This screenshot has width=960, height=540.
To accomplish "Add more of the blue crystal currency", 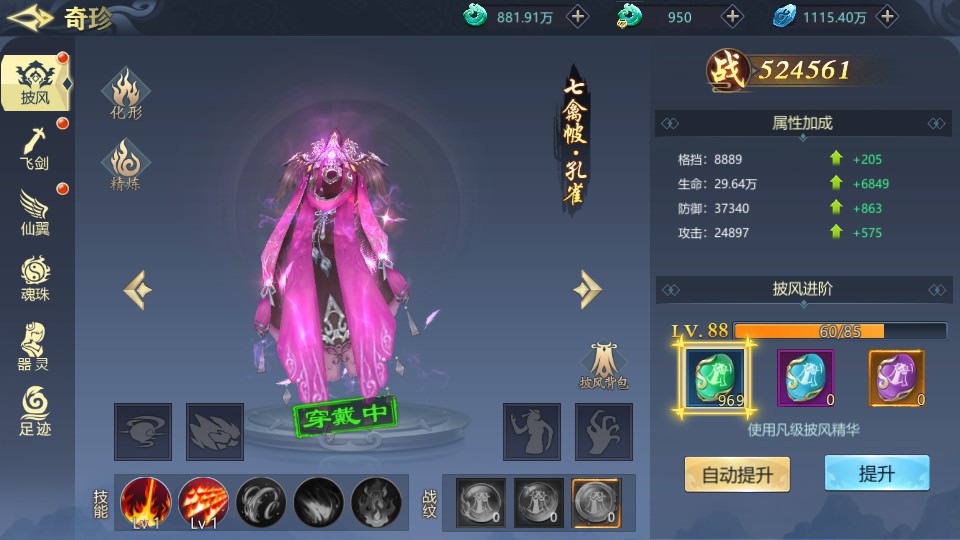I will pos(887,16).
